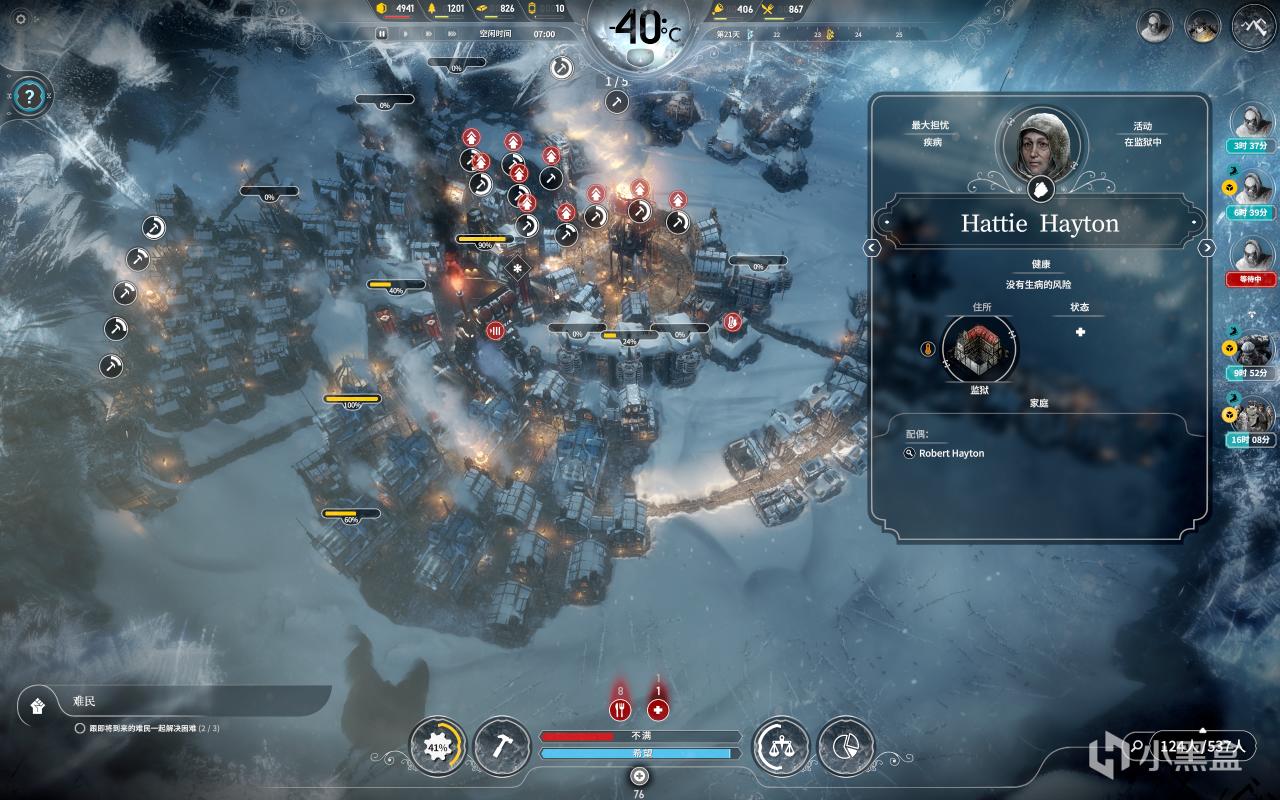This screenshot has width=1280, height=800.
Task: Open the construction menu hammer icon
Action: [502, 746]
